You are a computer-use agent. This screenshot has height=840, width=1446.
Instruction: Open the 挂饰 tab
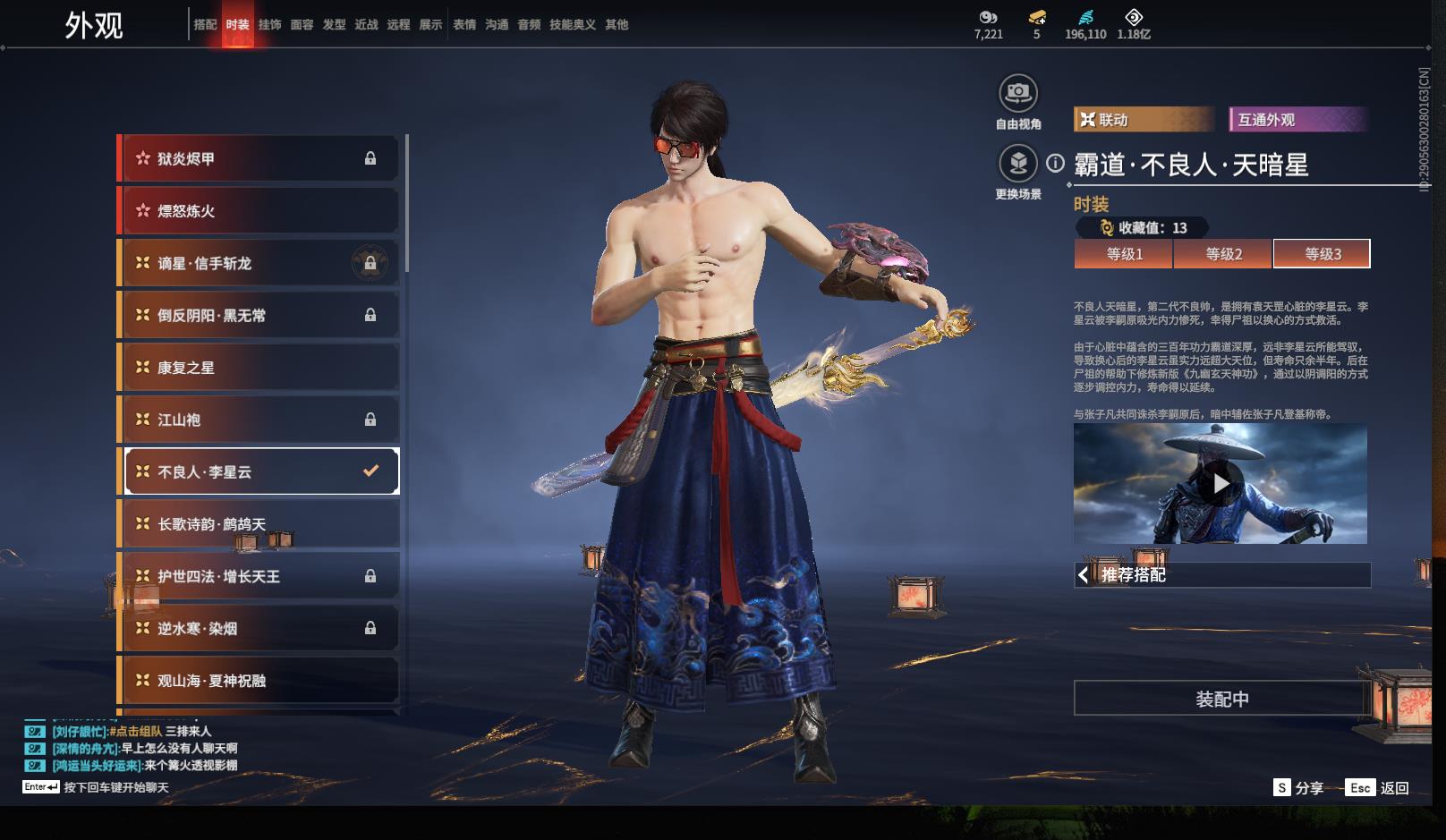269,24
